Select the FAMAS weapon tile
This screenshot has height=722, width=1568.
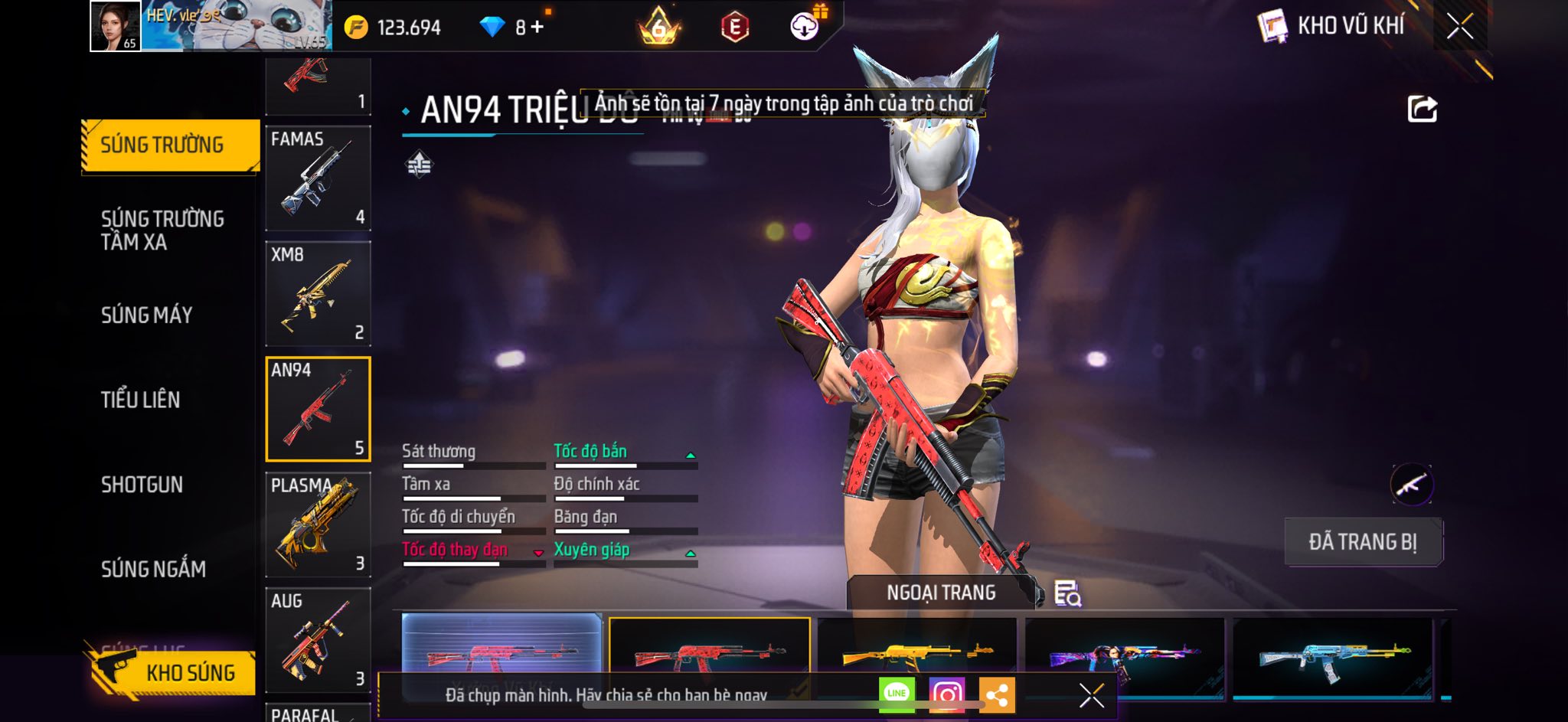pos(318,178)
